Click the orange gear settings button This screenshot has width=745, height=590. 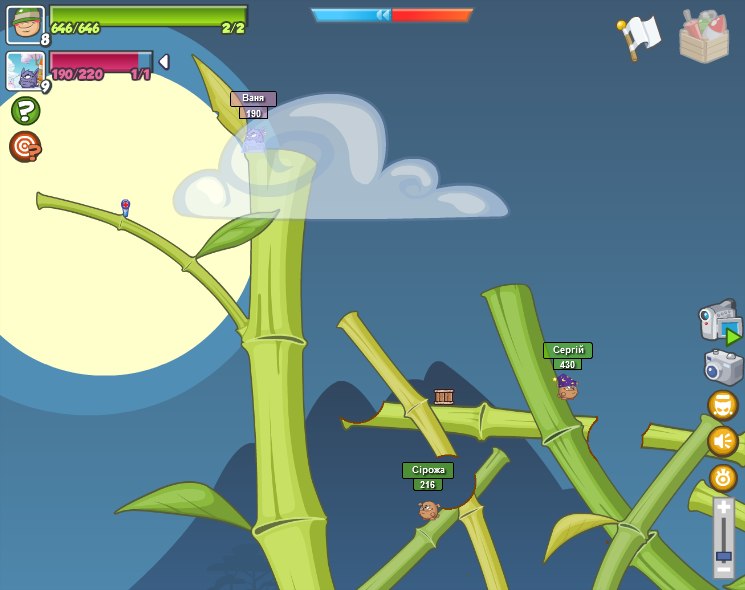click(x=723, y=477)
